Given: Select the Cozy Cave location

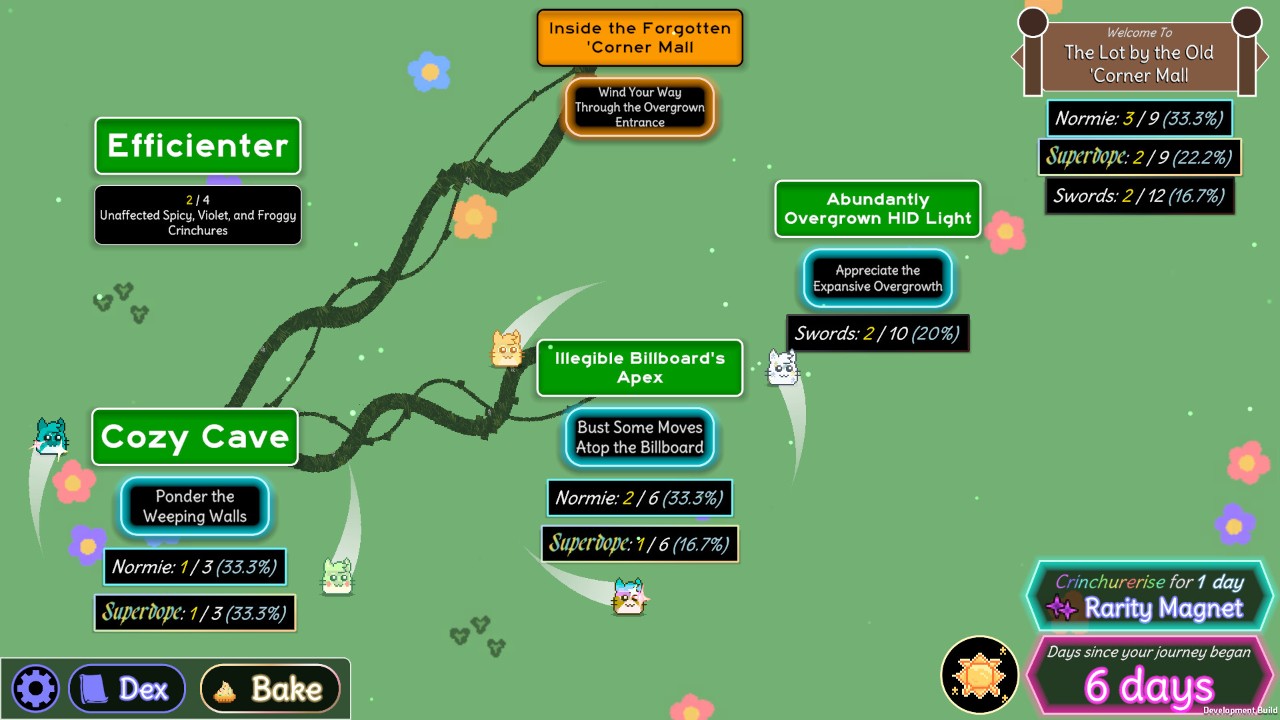Looking at the screenshot, I should coord(195,437).
